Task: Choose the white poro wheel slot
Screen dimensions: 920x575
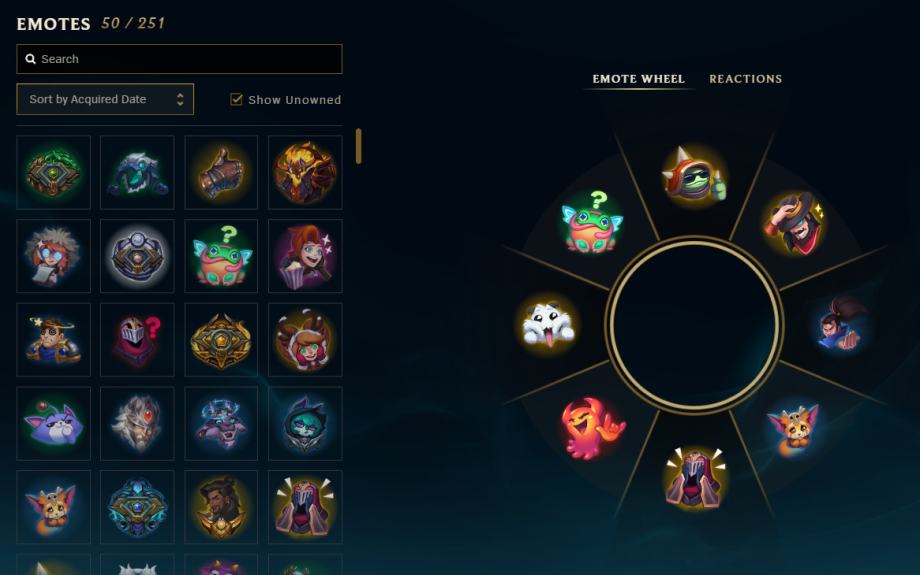Action: (x=547, y=324)
